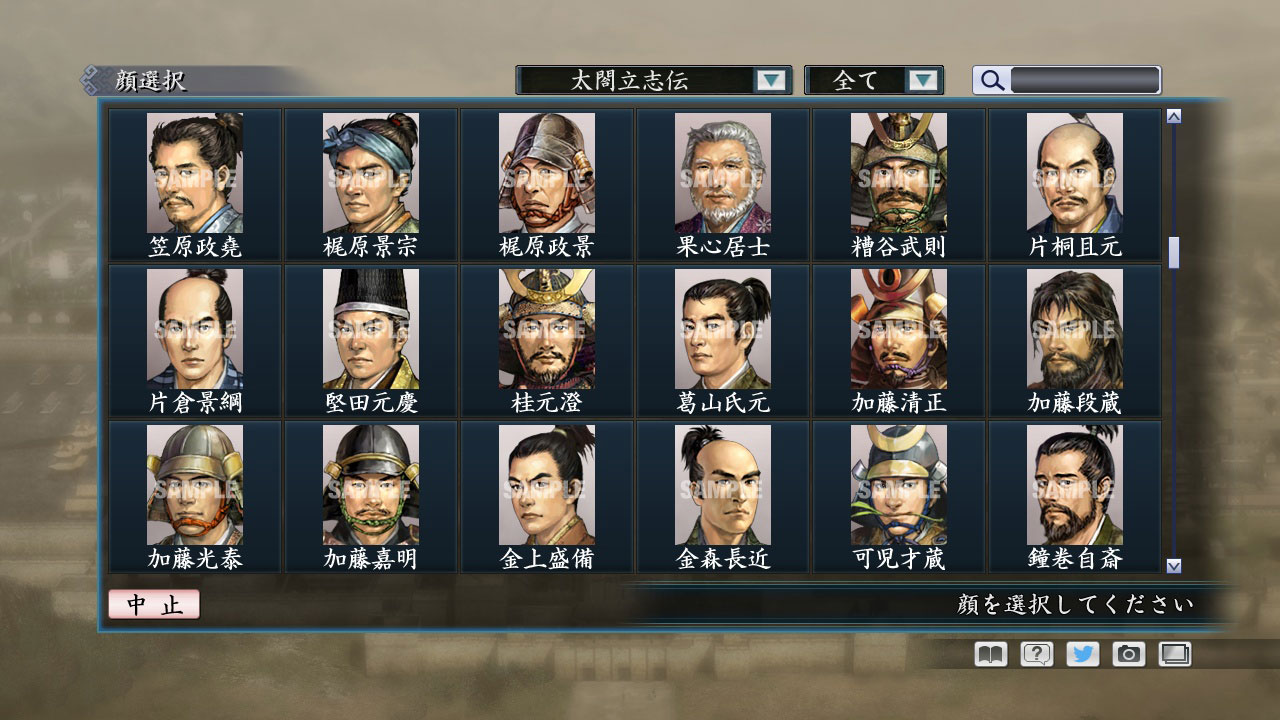This screenshot has width=1280, height=720.
Task: Click inside the search text field
Action: click(1080, 80)
